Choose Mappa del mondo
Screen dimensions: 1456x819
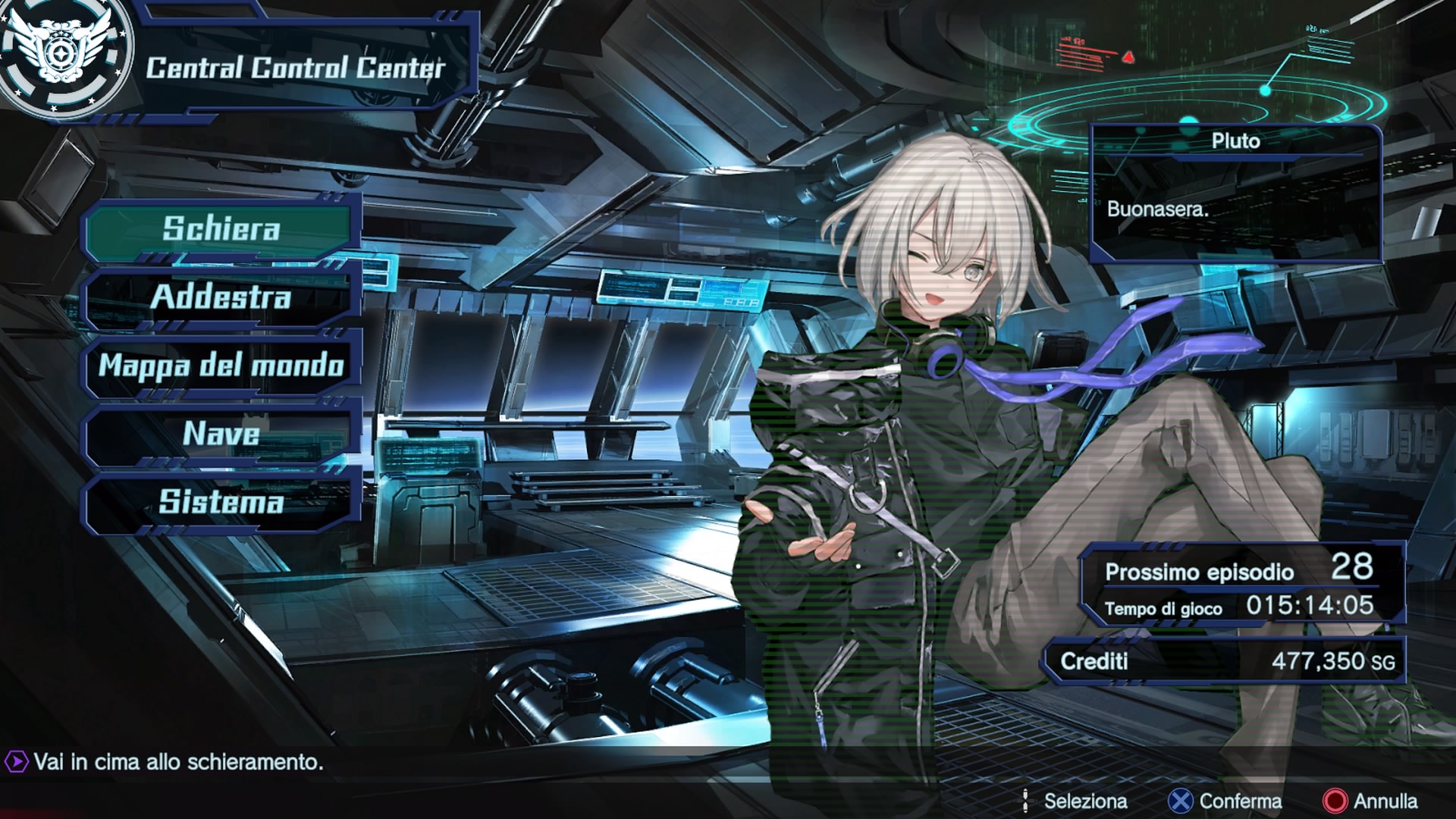point(221,365)
